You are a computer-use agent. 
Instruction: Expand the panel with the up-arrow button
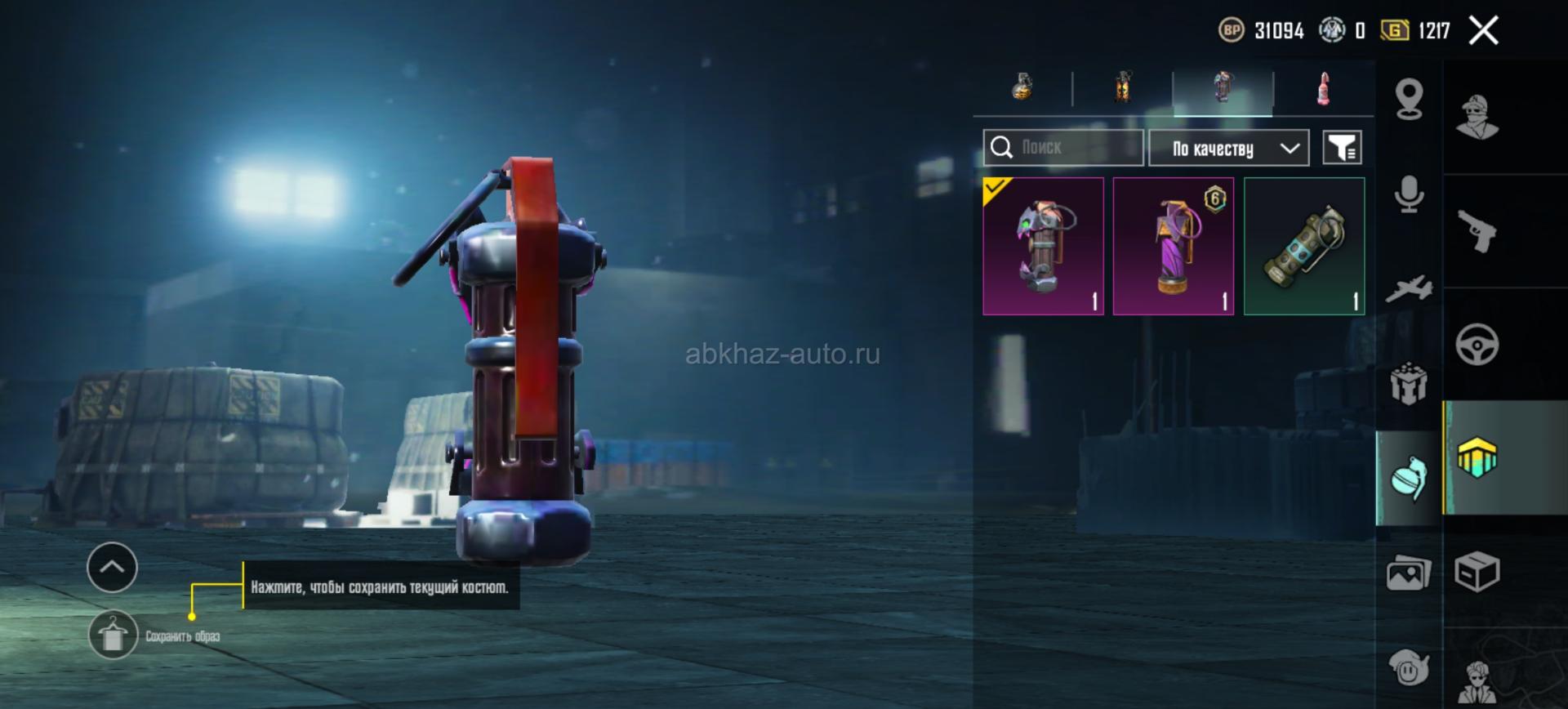click(112, 567)
